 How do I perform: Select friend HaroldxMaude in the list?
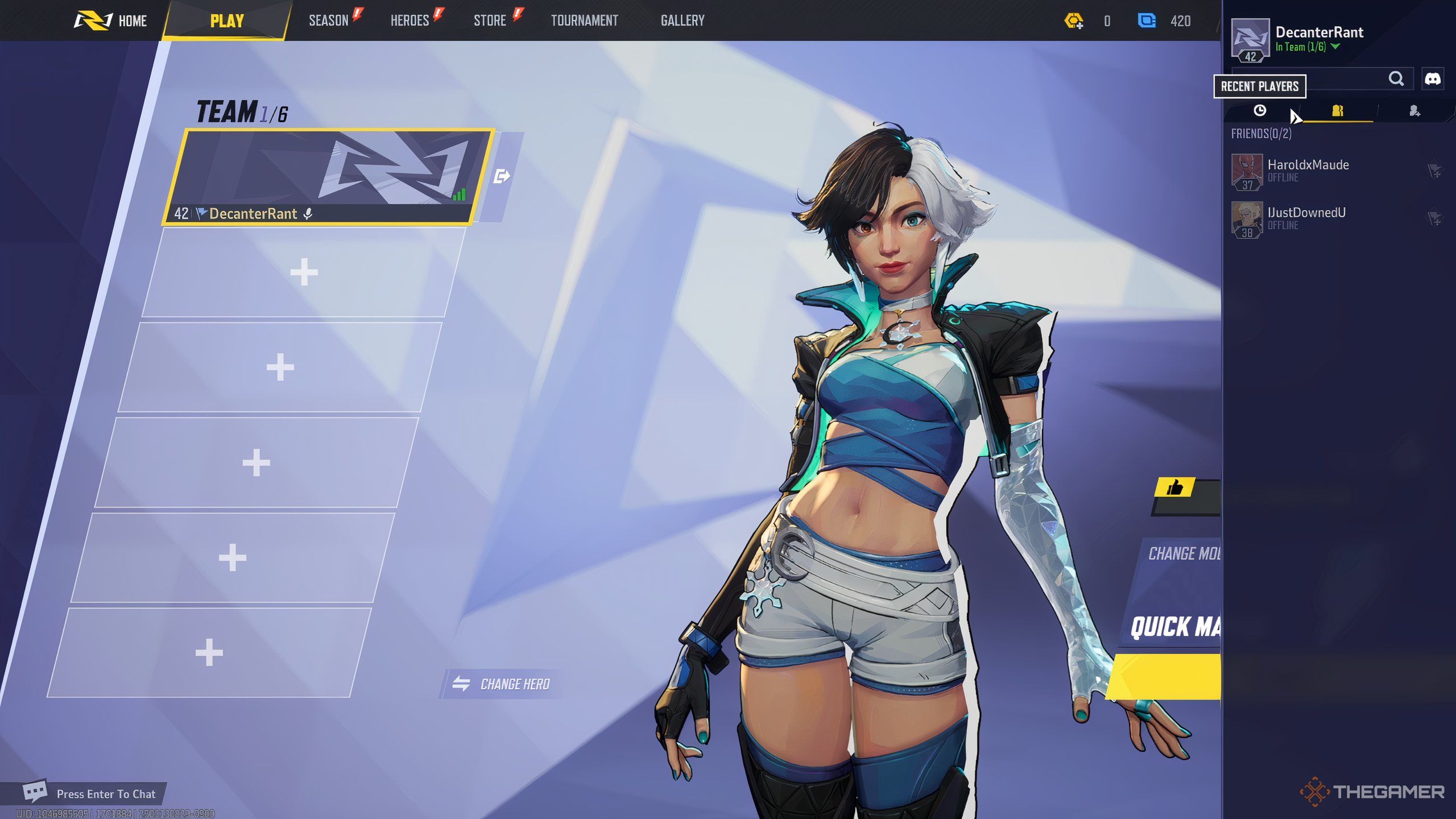pos(1308,169)
